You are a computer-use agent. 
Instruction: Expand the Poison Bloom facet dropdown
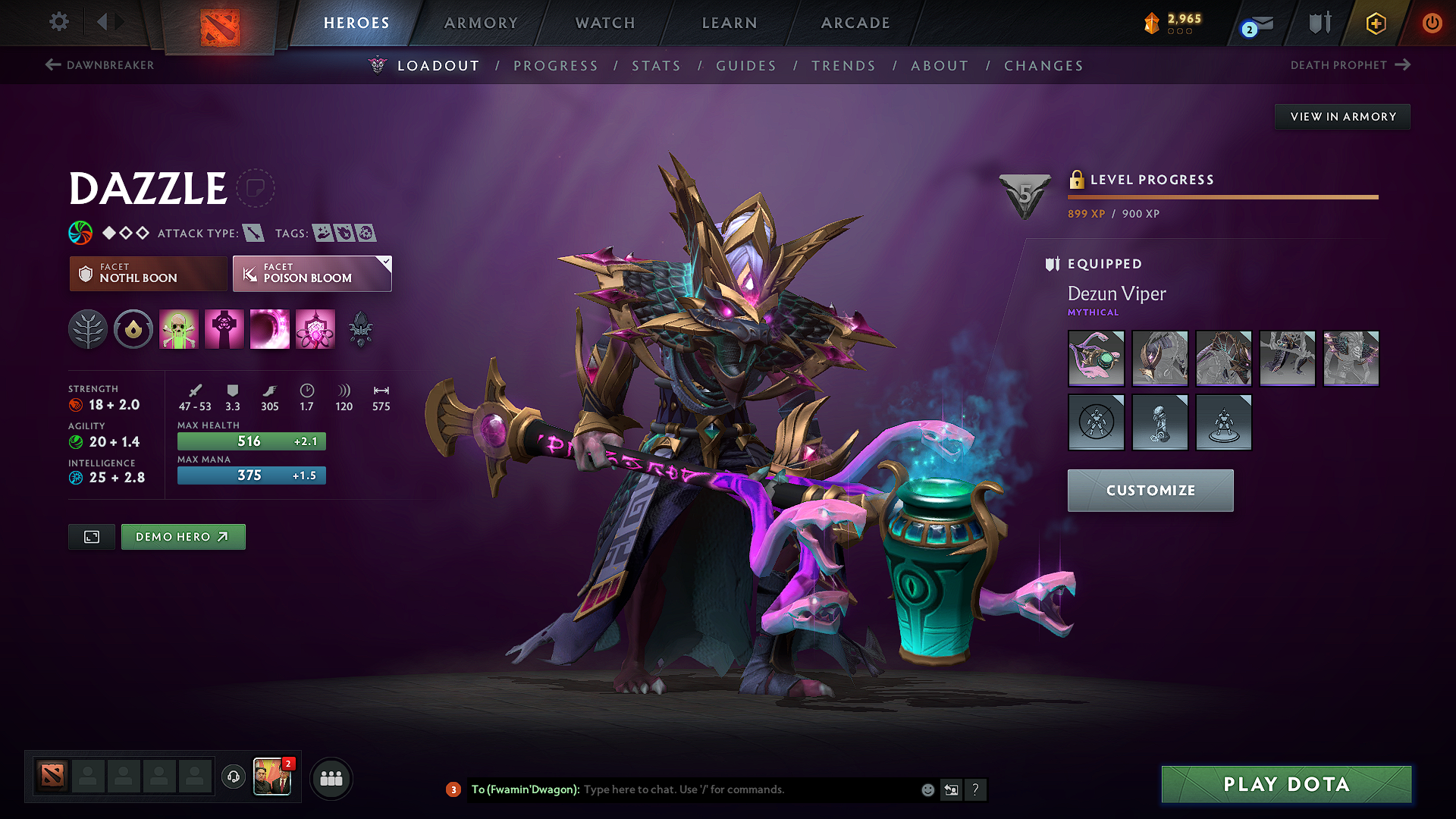pyautogui.click(x=386, y=263)
